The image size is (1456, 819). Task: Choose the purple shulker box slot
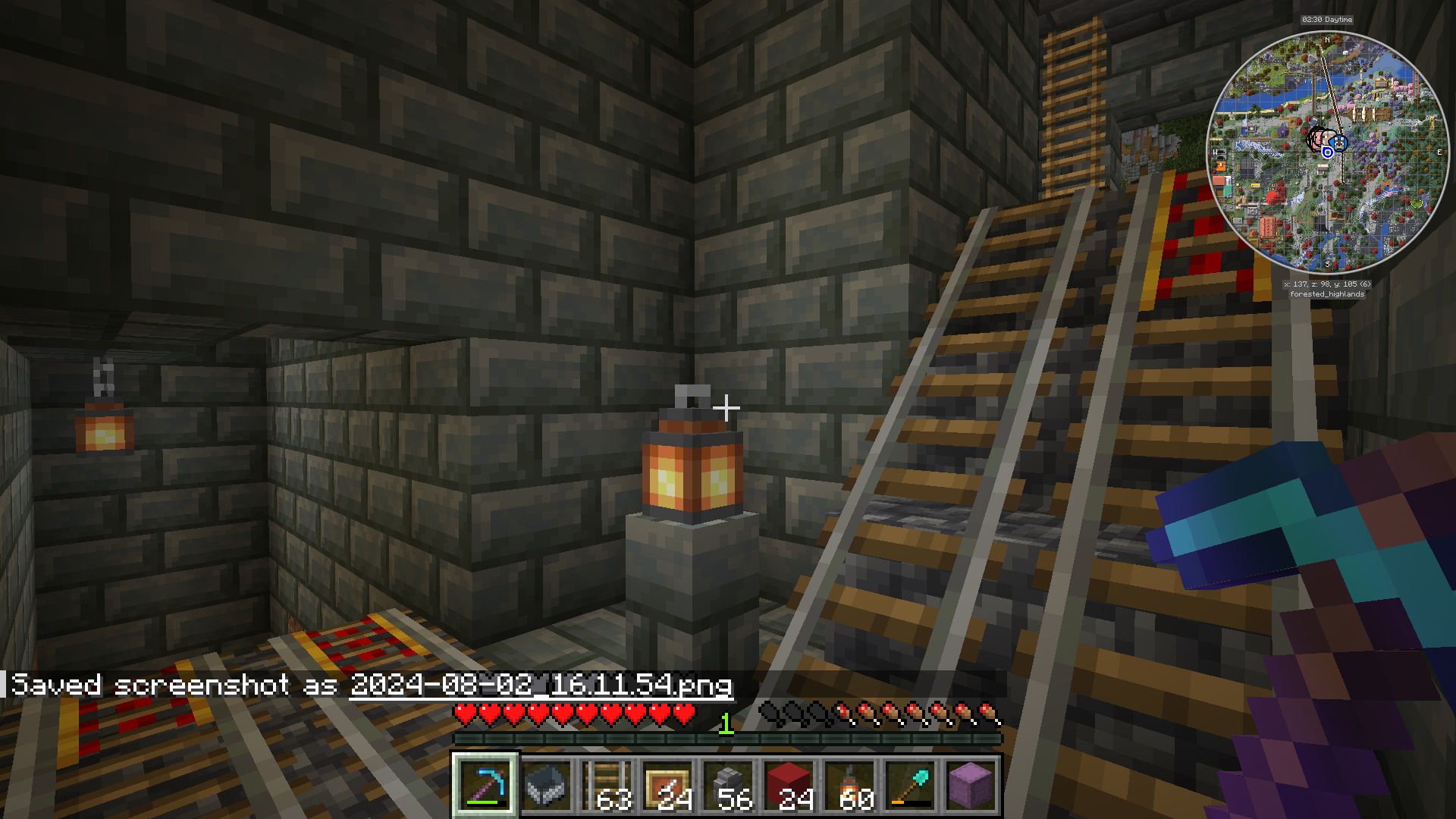coord(971,786)
